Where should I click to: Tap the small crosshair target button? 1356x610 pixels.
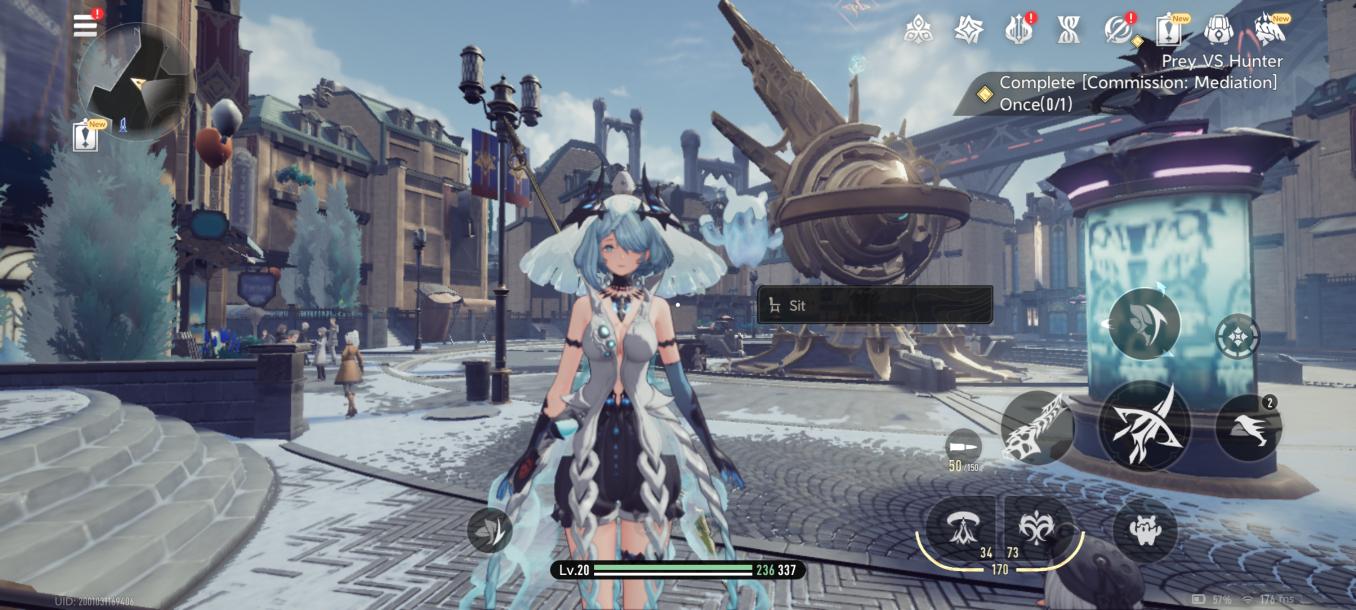tap(1238, 336)
